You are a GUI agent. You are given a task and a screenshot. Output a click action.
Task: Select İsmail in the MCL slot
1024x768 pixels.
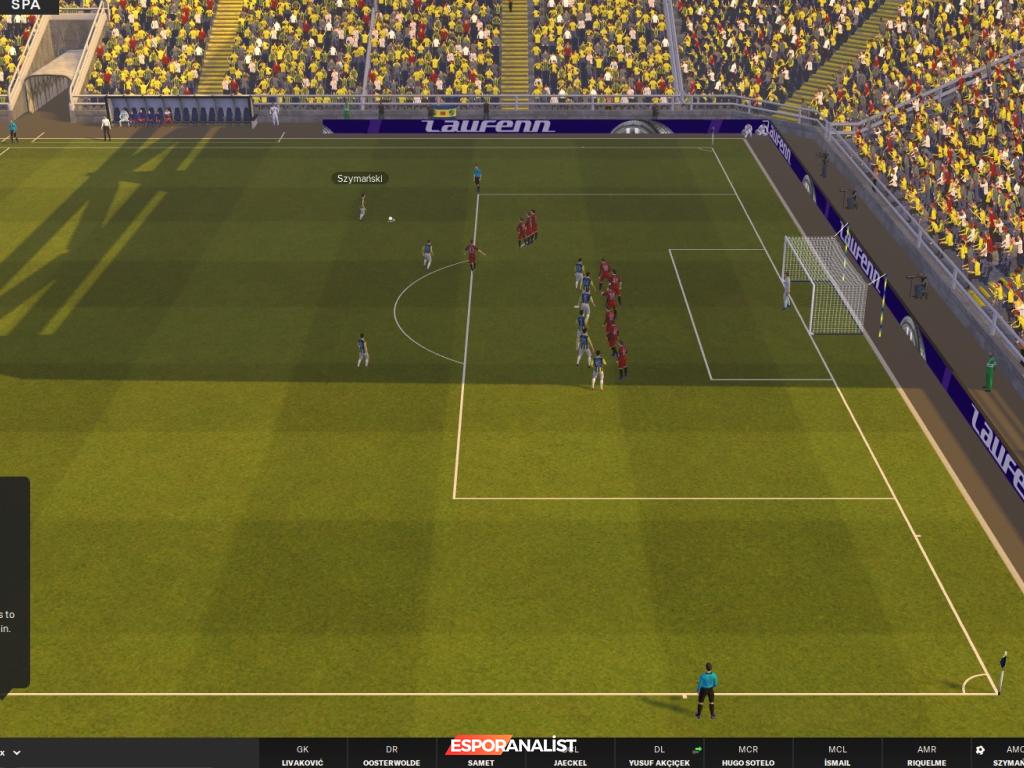pos(837,756)
